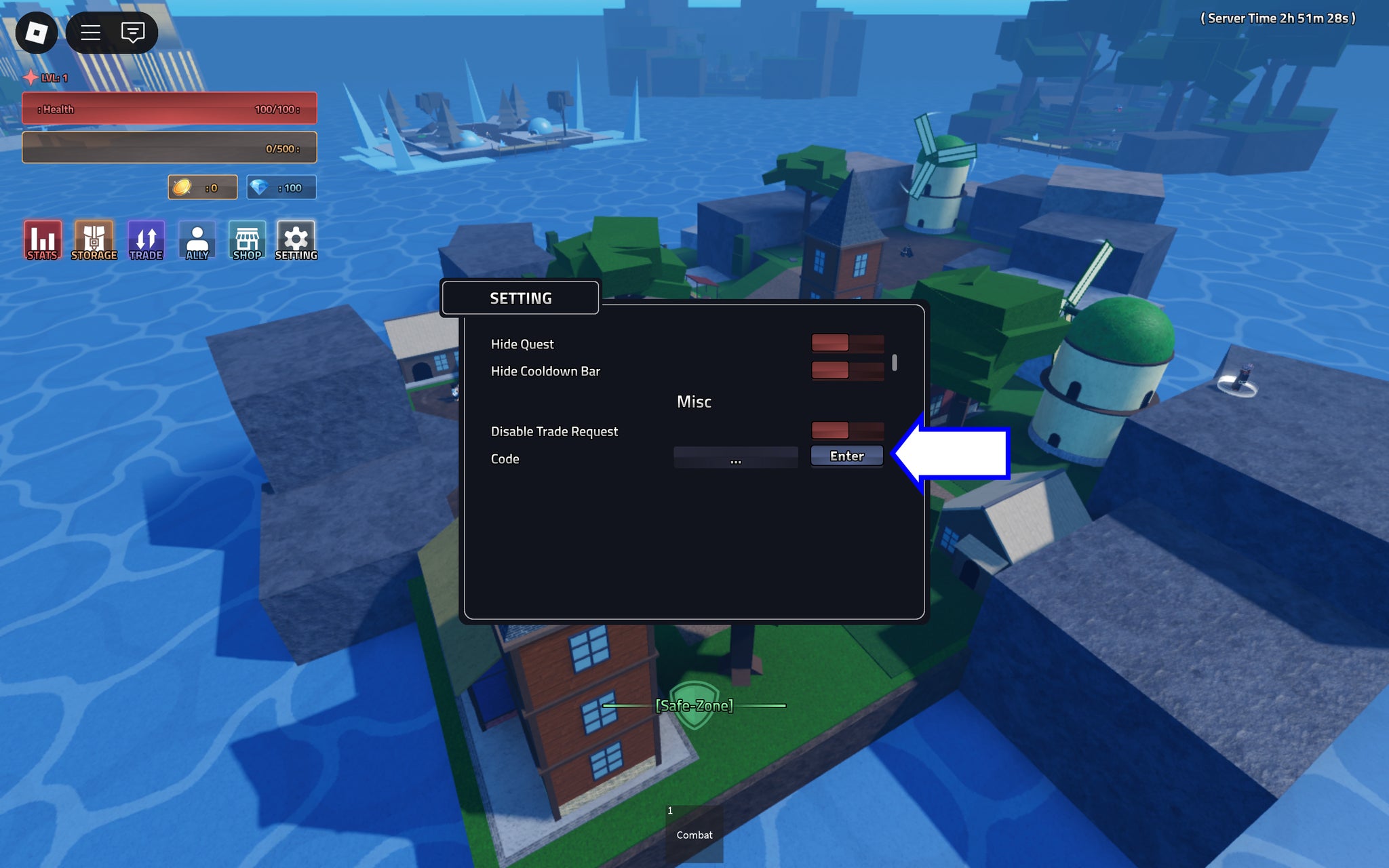This screenshot has height=868, width=1389.
Task: Open the Roblox hamburger menu
Action: pyautogui.click(x=90, y=32)
